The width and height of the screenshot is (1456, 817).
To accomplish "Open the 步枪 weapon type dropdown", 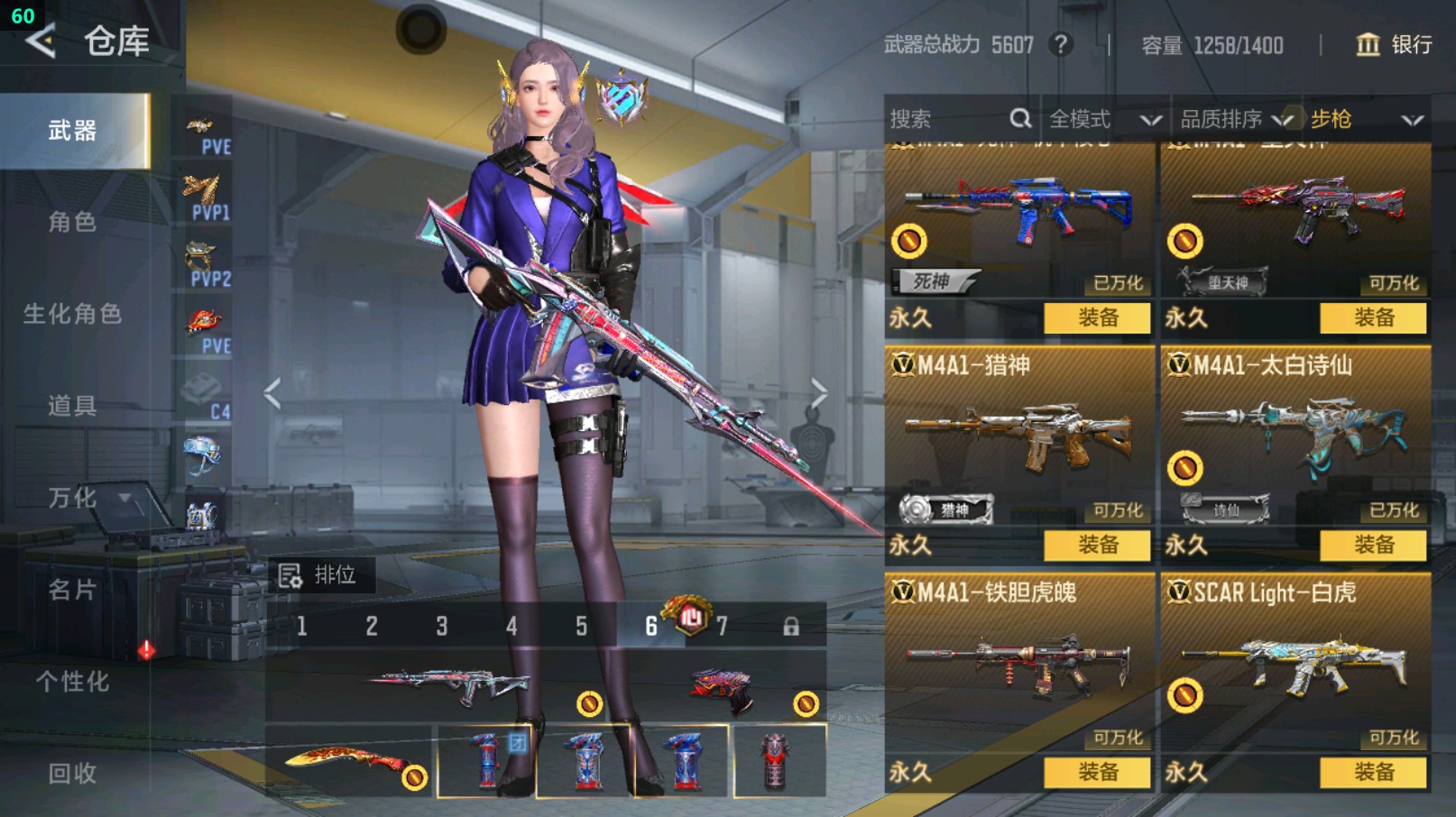I will click(1366, 119).
